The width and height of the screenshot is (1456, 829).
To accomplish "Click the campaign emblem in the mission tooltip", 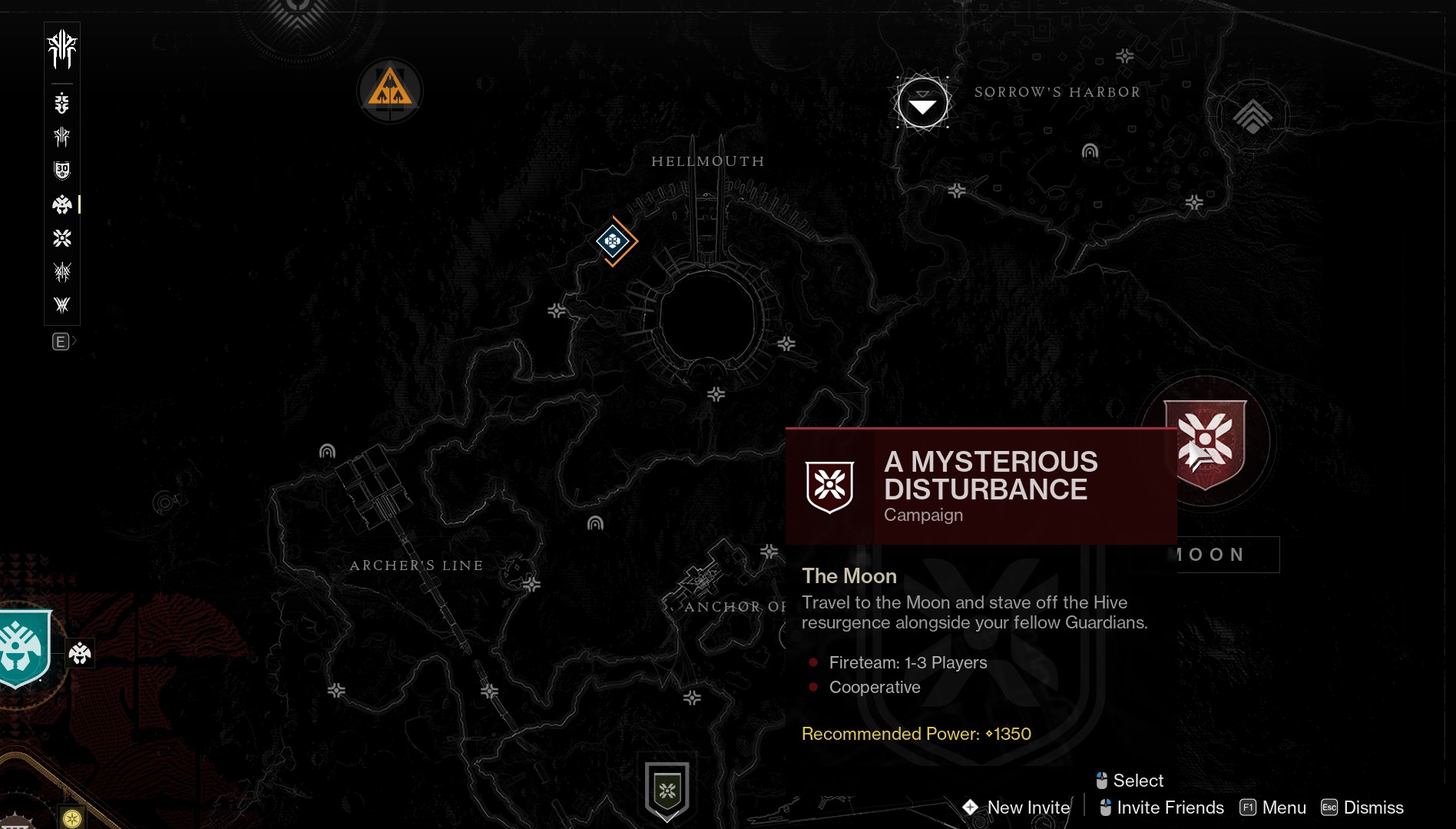I will pyautogui.click(x=829, y=486).
